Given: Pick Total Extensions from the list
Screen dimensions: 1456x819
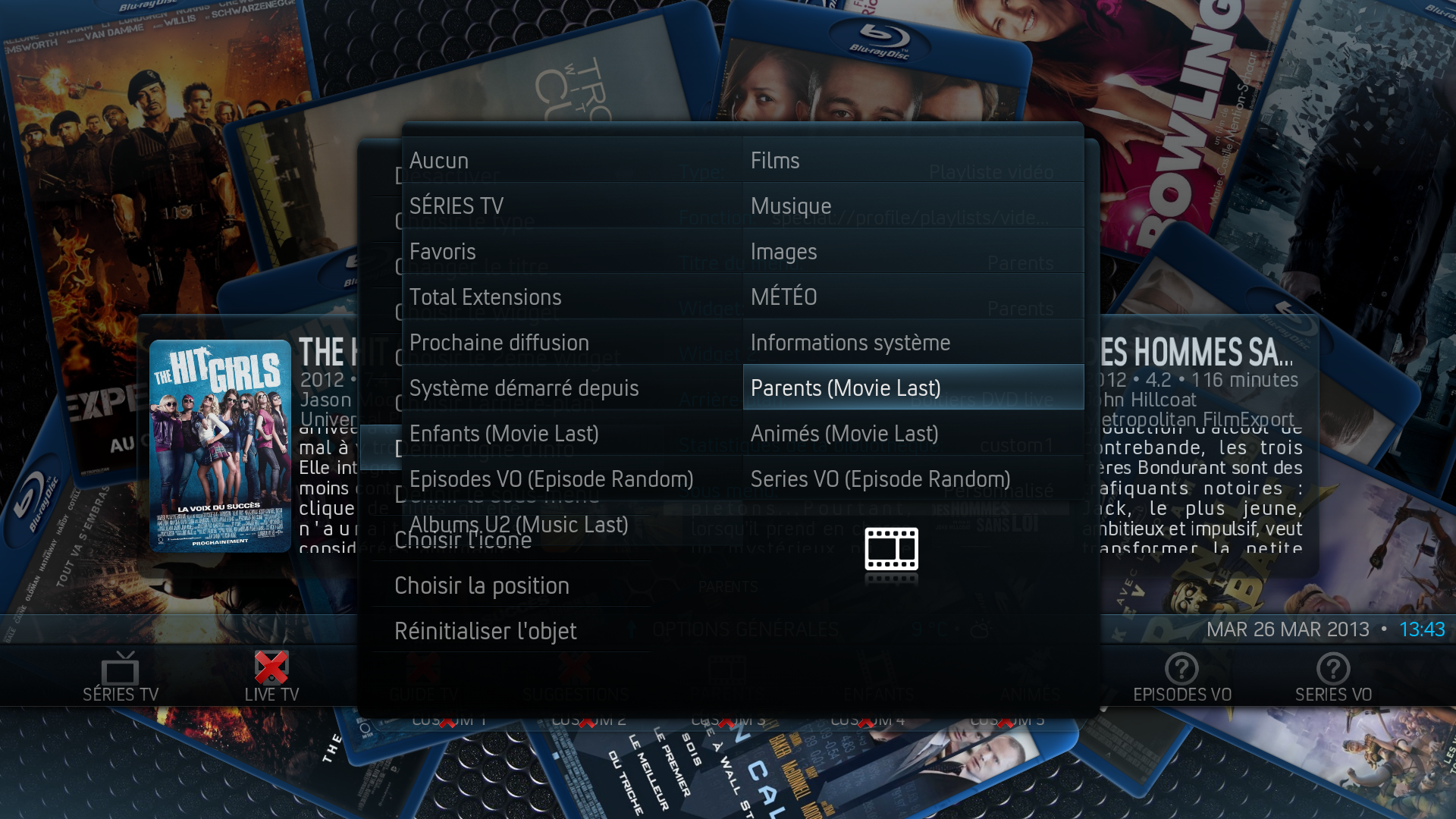Looking at the screenshot, I should click(x=572, y=297).
